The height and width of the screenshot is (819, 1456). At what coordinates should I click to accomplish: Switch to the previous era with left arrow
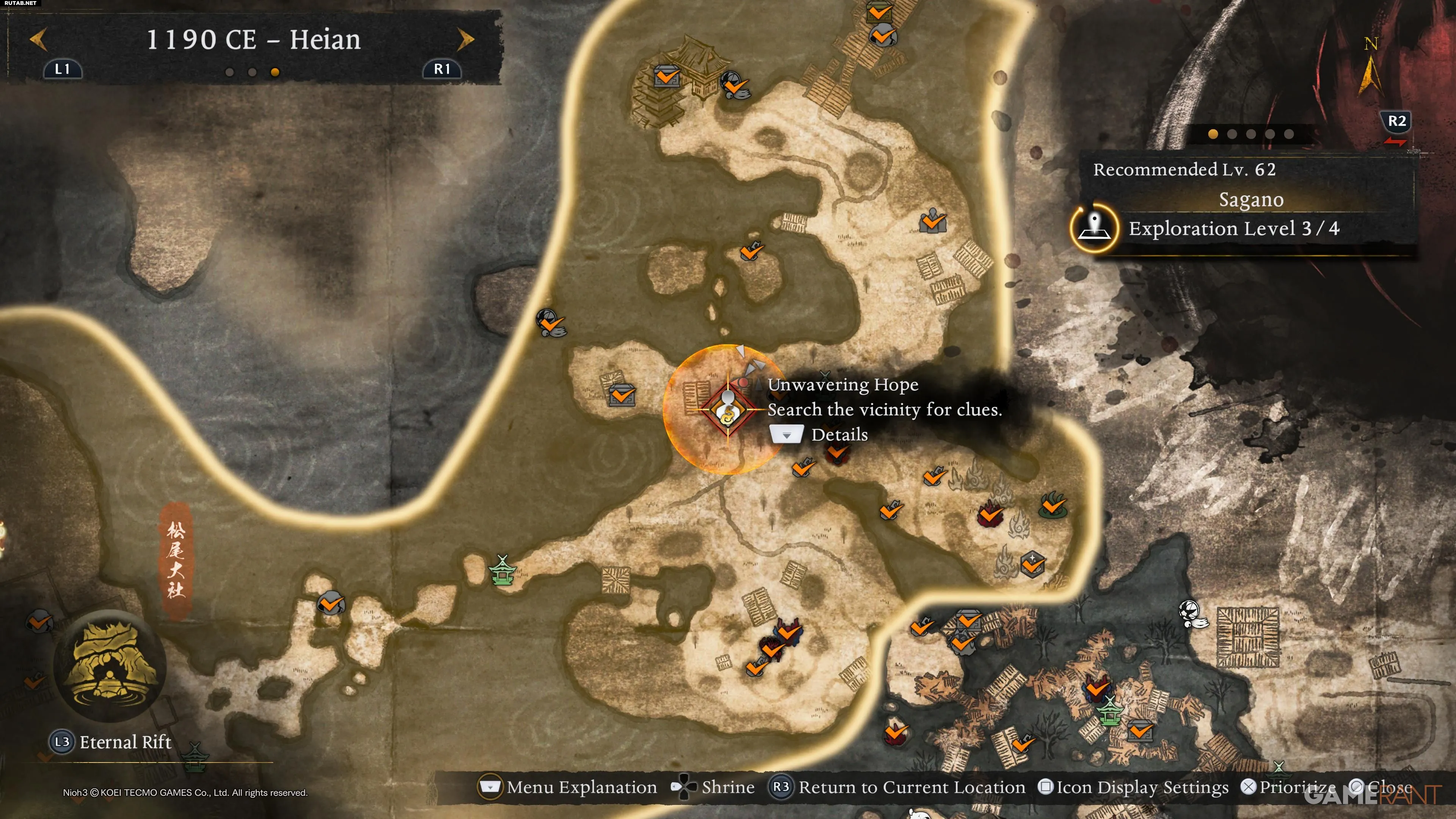(x=38, y=39)
